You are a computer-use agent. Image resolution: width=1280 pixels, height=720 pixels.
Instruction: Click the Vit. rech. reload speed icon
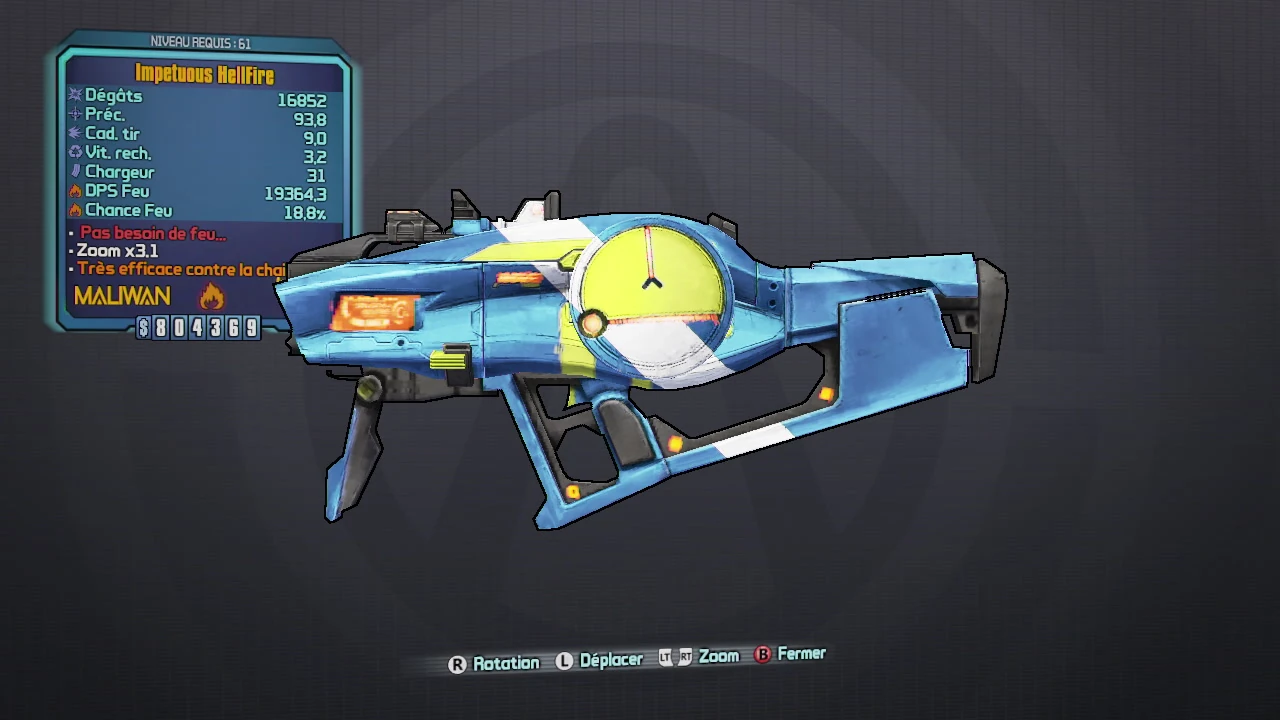75,151
